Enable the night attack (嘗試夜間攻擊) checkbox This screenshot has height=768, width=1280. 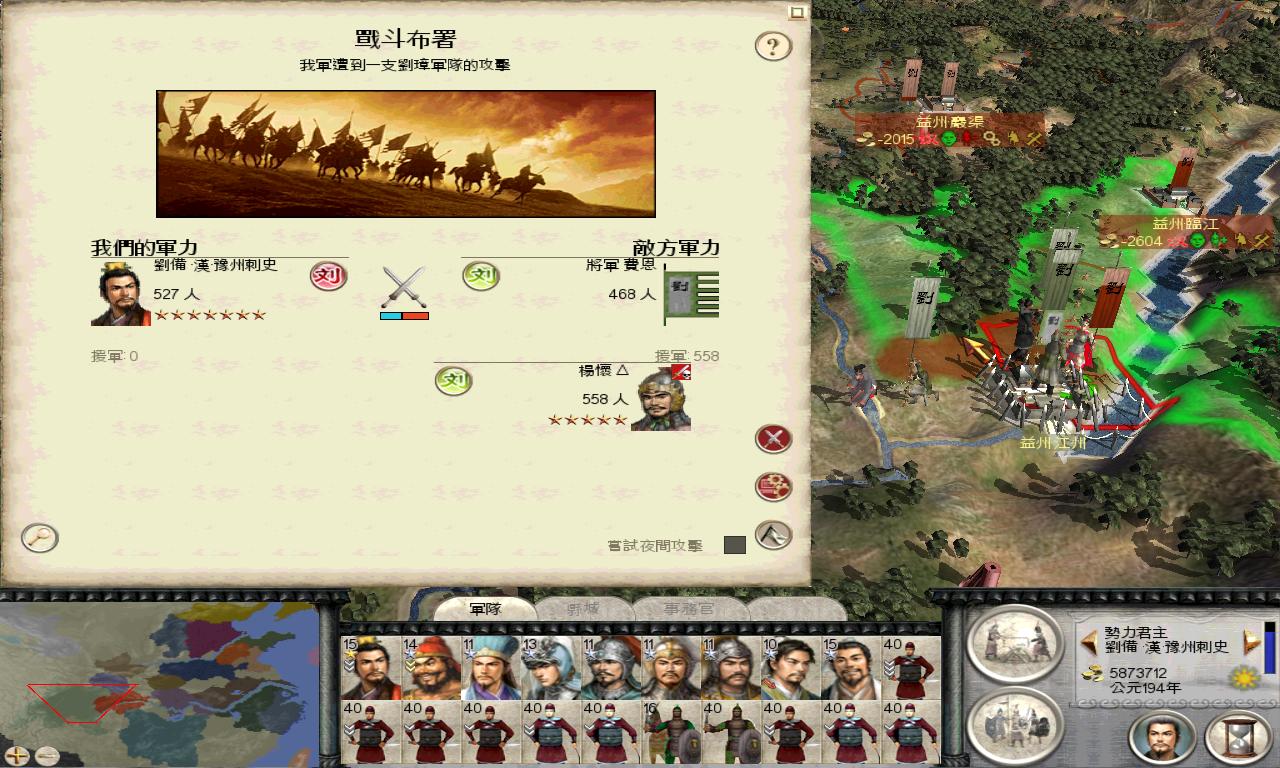coord(736,545)
